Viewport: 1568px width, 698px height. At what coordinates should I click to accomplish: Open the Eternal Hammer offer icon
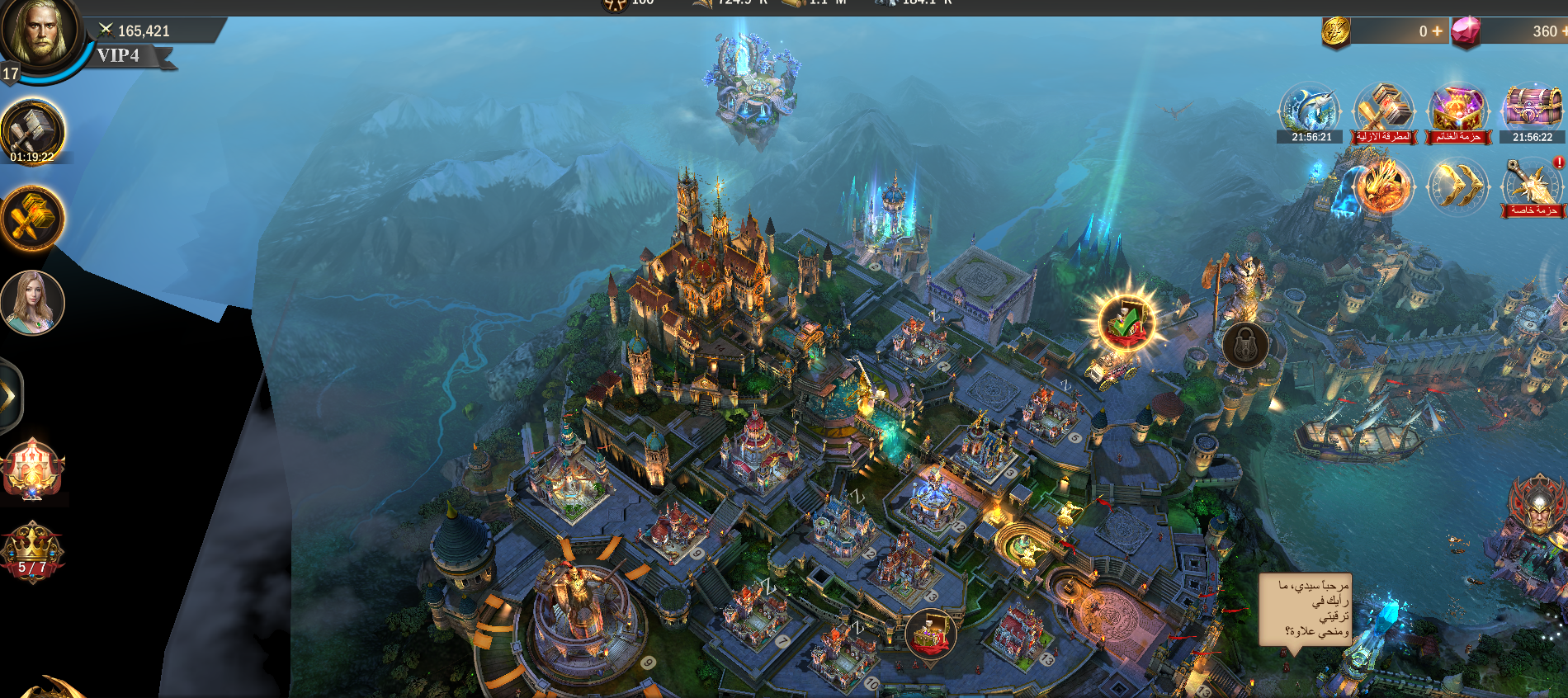[1384, 111]
